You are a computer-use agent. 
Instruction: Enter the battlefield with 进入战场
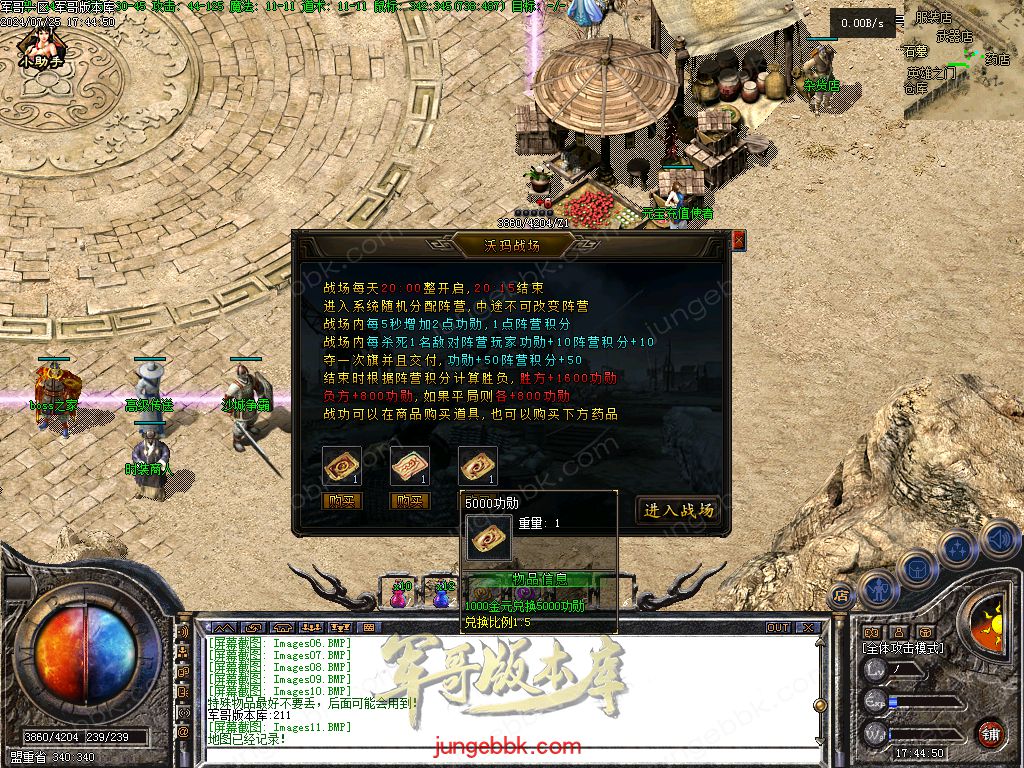click(x=678, y=510)
